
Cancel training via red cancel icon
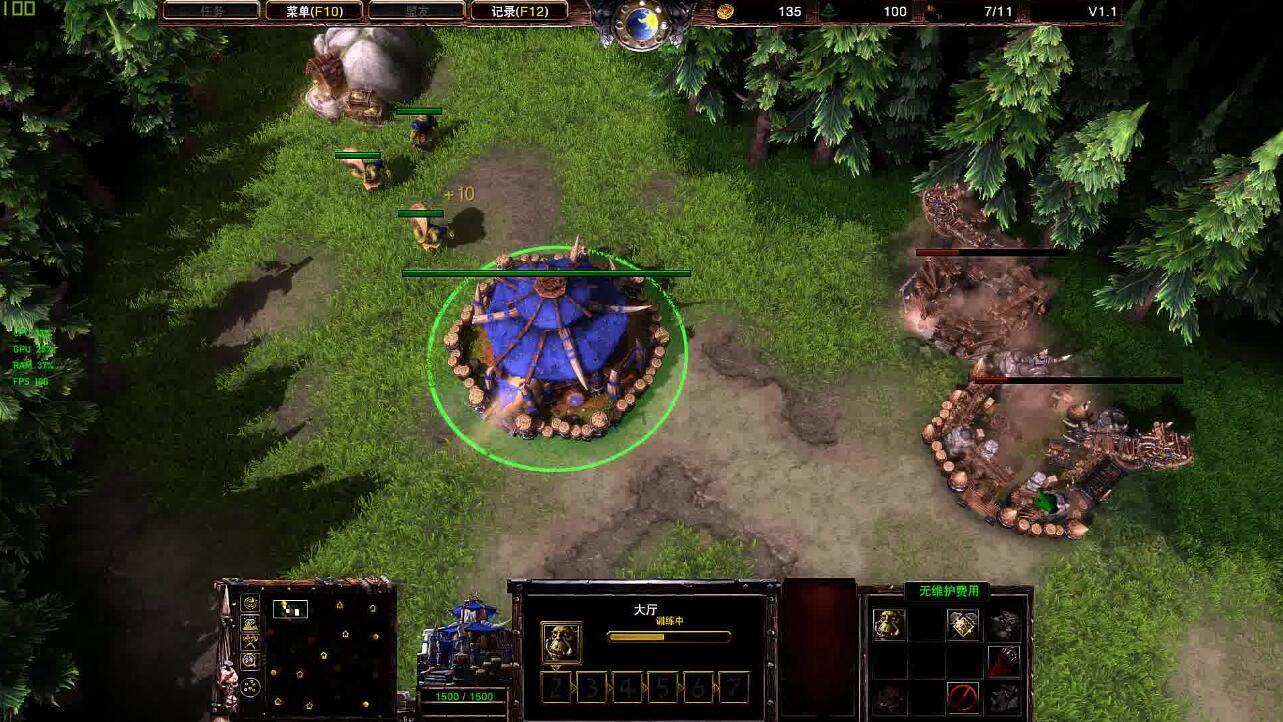click(x=964, y=697)
